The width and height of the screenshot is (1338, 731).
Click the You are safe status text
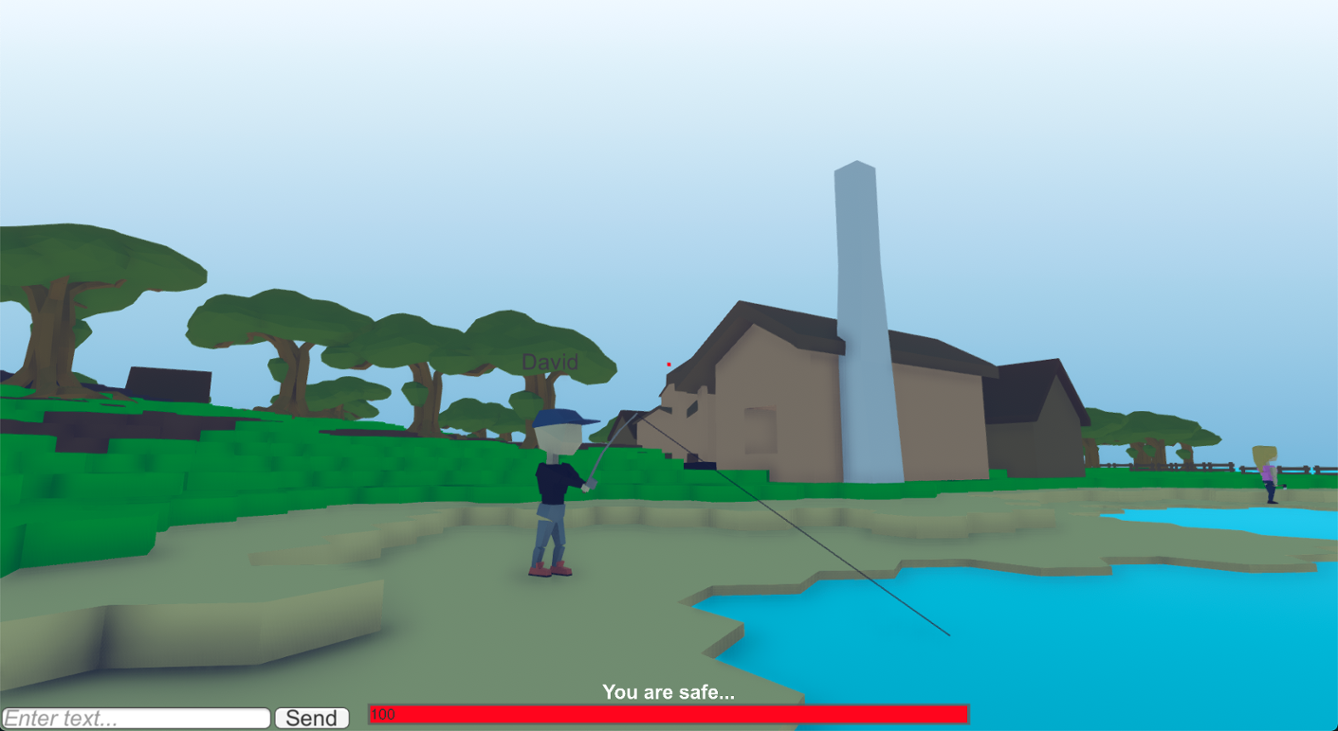(x=667, y=691)
